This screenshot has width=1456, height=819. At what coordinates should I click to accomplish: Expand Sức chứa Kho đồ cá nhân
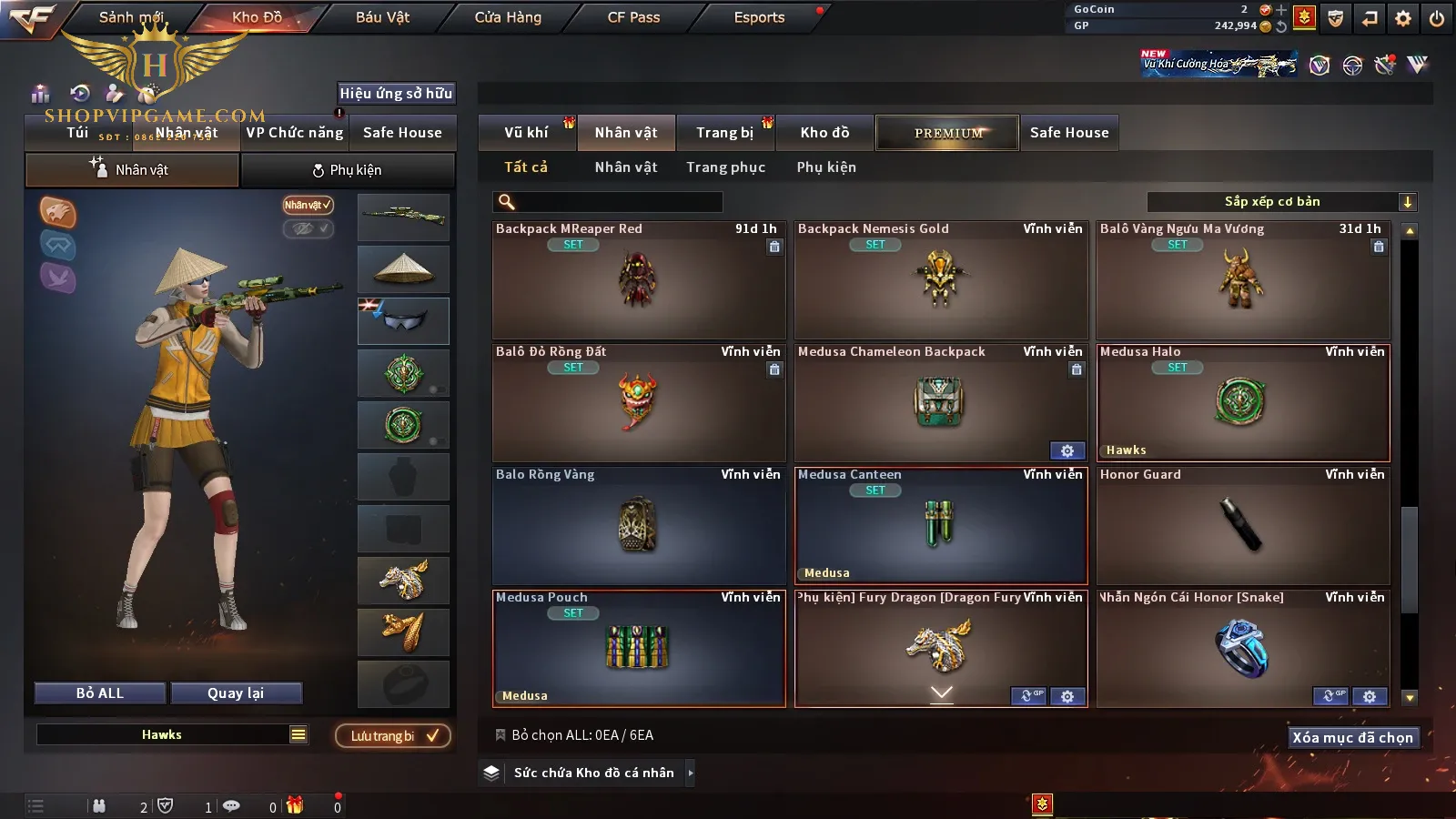point(691,773)
